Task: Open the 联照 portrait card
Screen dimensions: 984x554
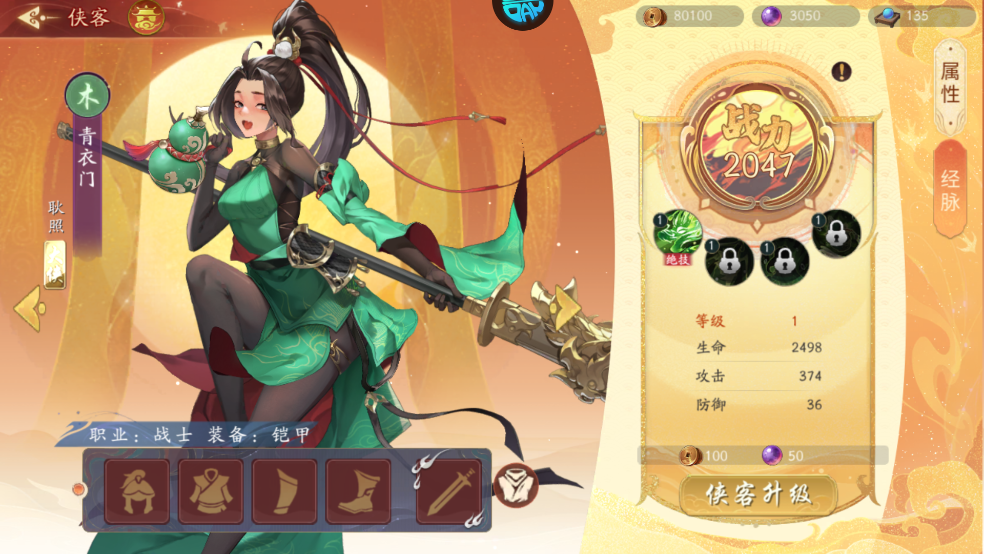Action: [x=55, y=264]
